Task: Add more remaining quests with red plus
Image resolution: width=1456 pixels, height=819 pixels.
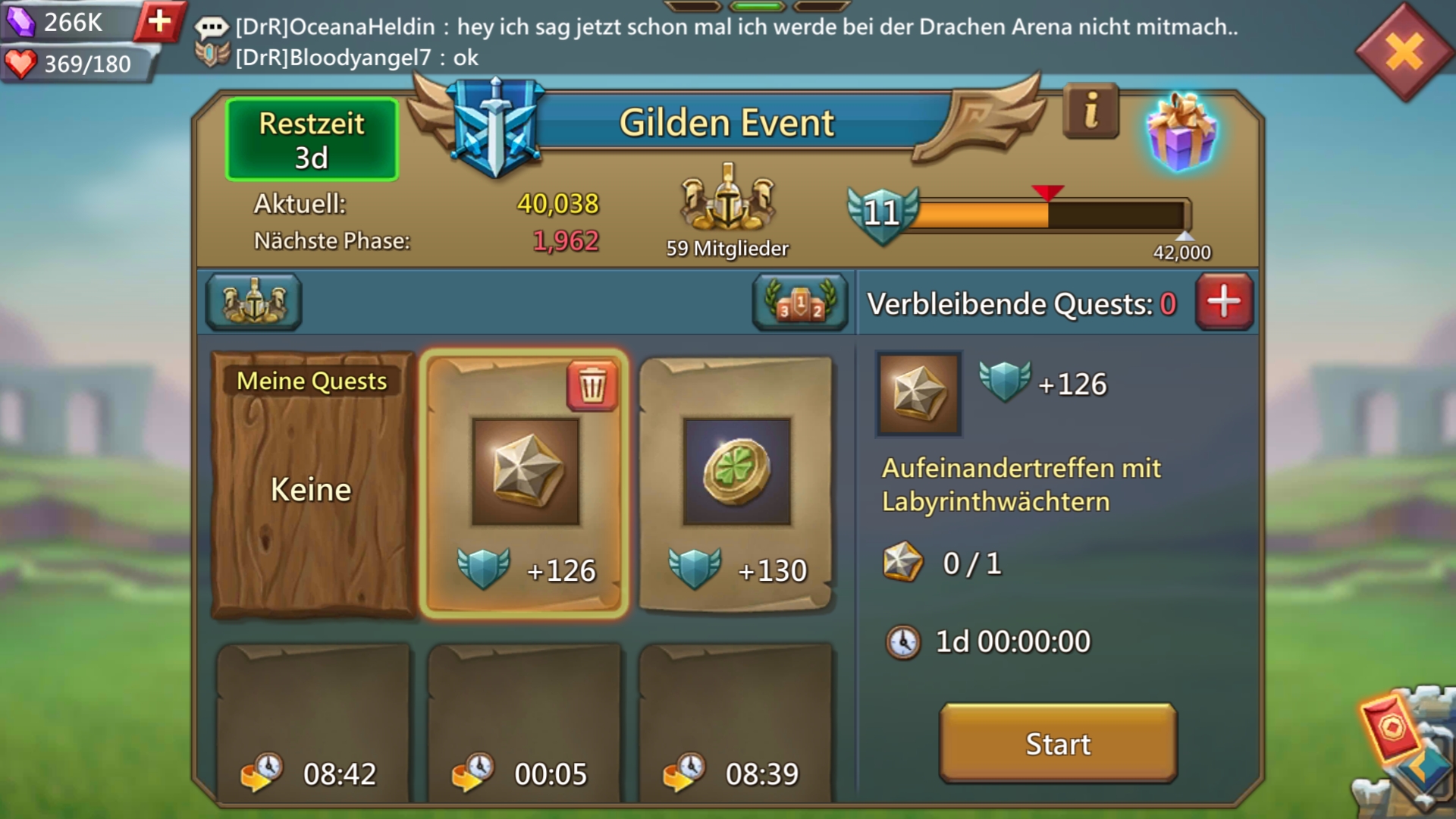Action: (1224, 302)
